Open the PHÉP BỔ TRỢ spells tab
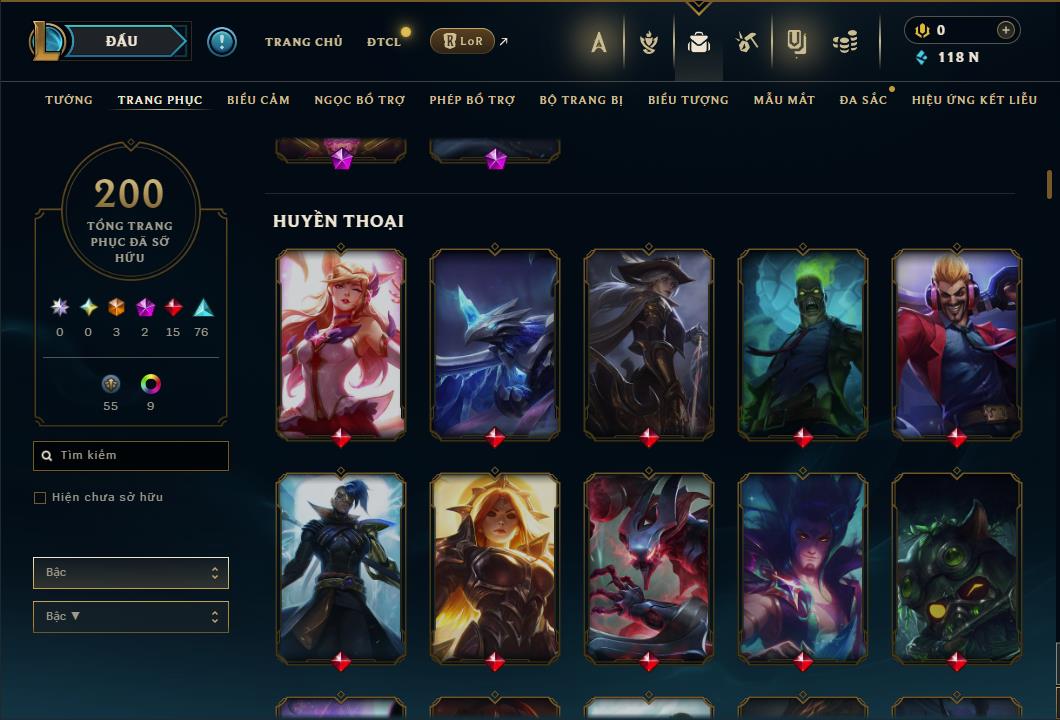The height and width of the screenshot is (720, 1060). 472,100
